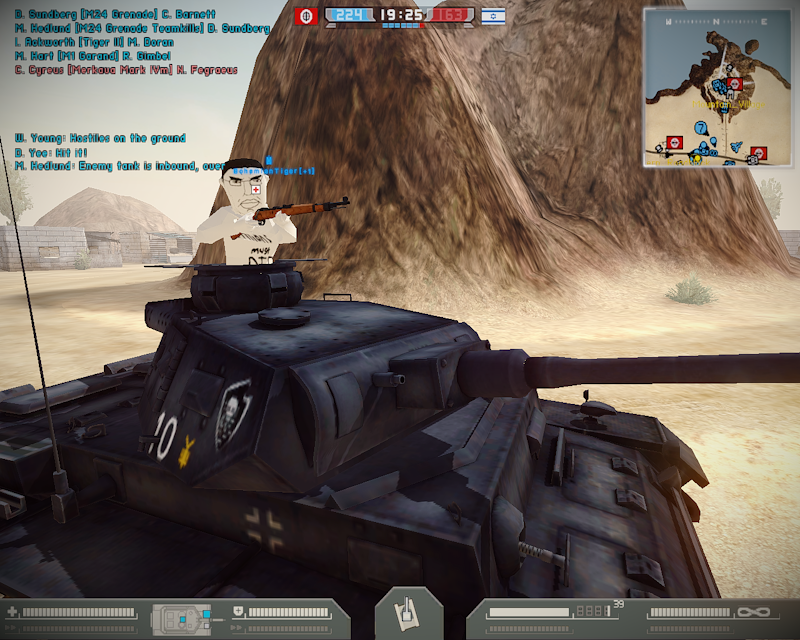Screen dimensions: 800x640
Task: Select the blue aircraft marker on minimap
Action: (x=737, y=146)
